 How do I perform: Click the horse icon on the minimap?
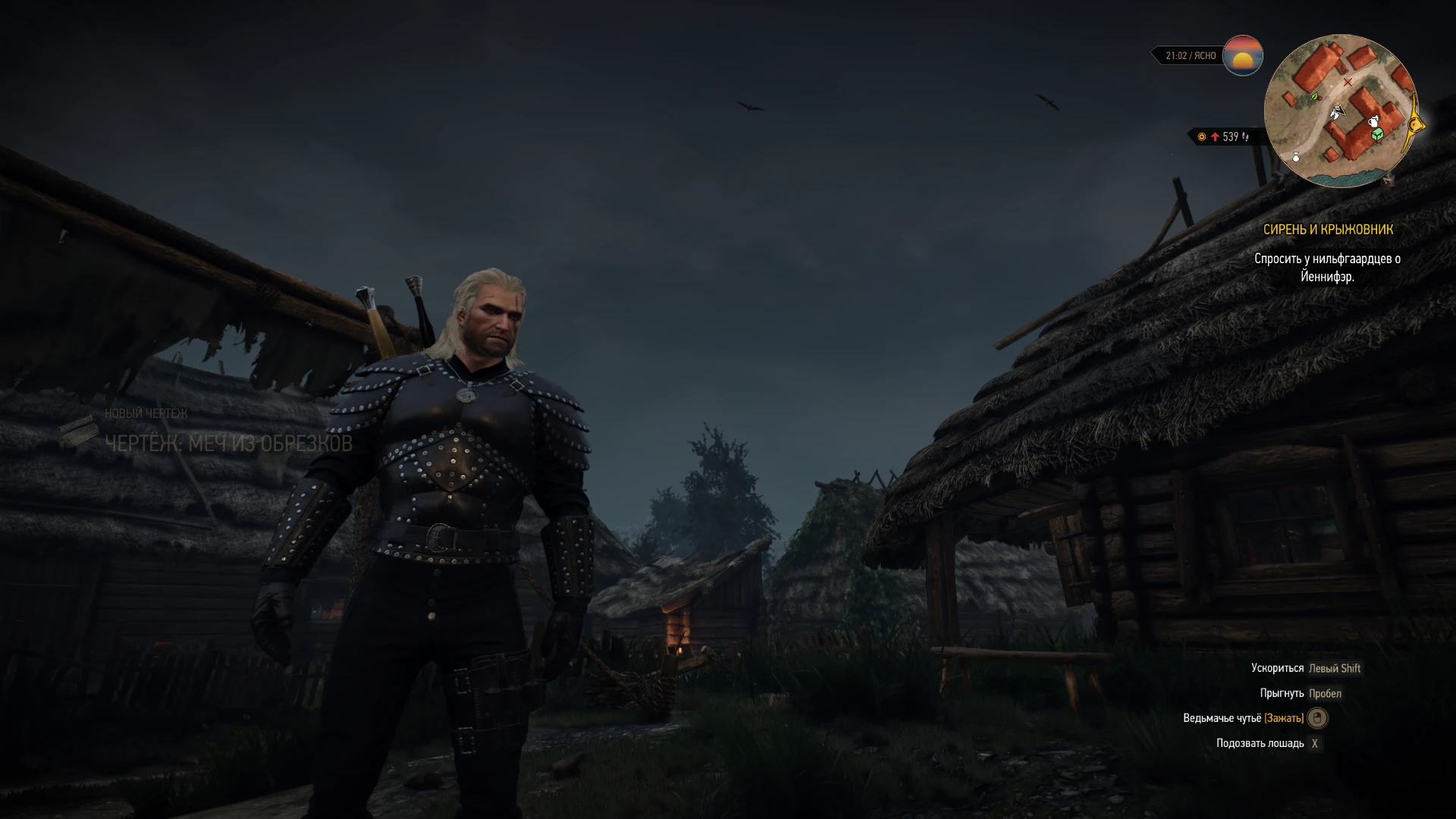(x=1338, y=112)
